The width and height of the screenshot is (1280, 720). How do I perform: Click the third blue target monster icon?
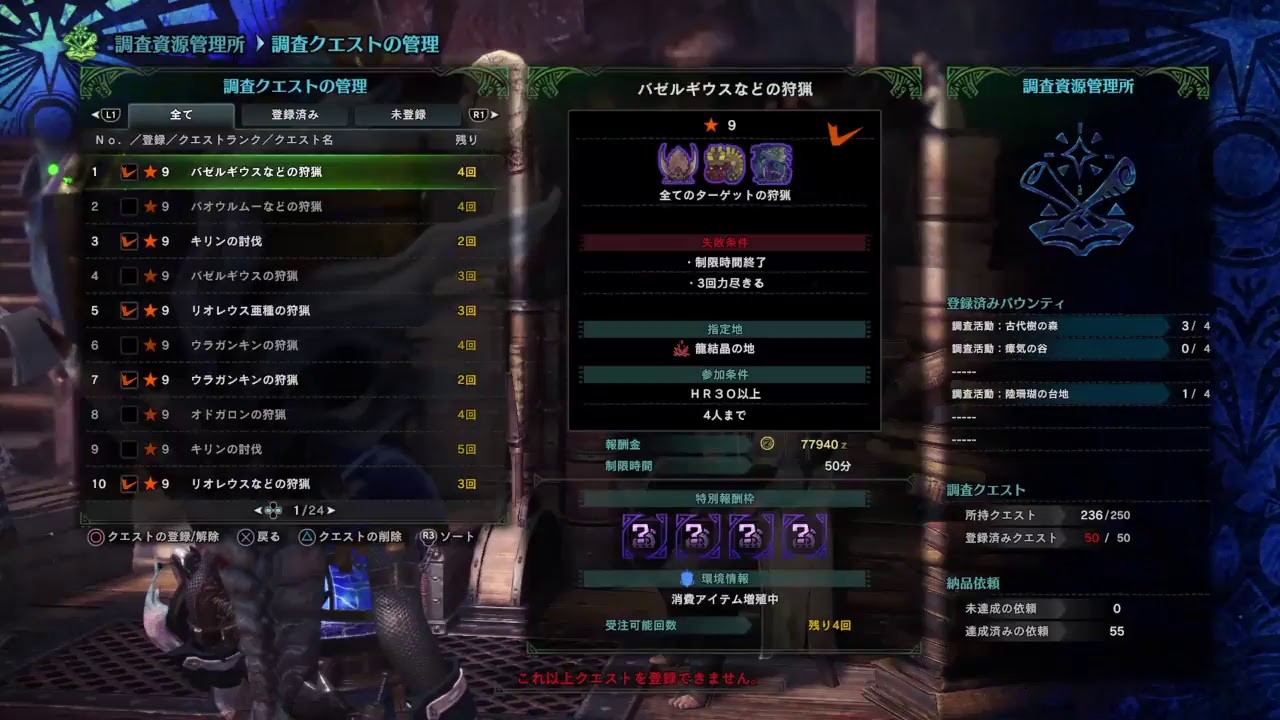click(770, 162)
